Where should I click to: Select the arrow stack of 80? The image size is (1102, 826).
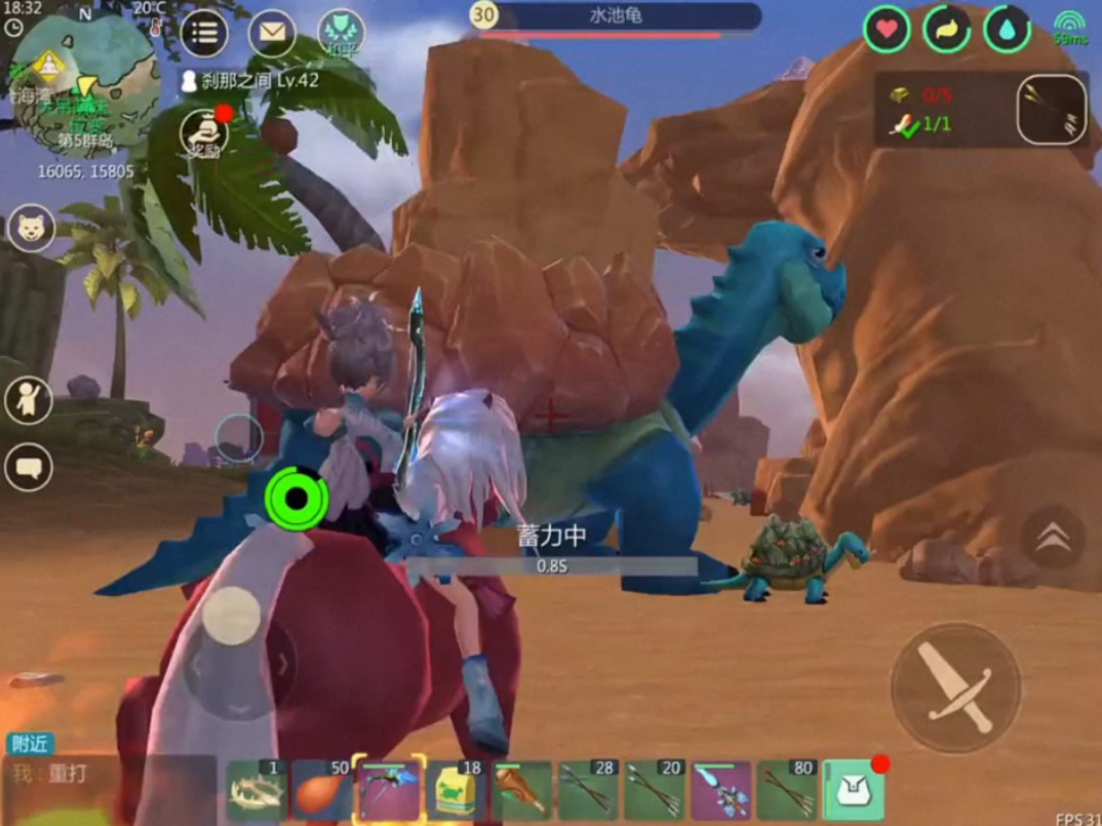pos(787,791)
